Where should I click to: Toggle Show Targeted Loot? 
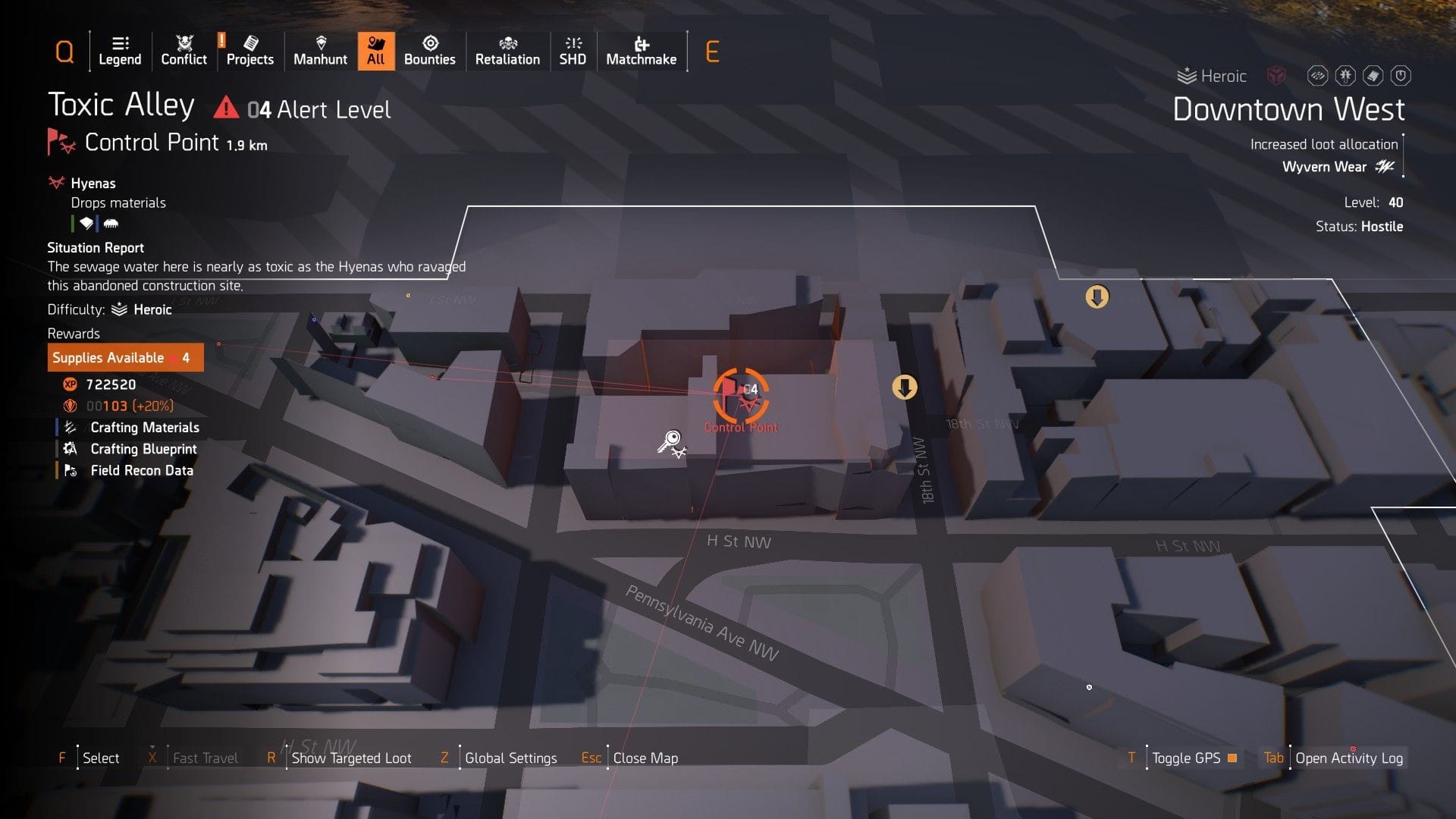click(350, 758)
